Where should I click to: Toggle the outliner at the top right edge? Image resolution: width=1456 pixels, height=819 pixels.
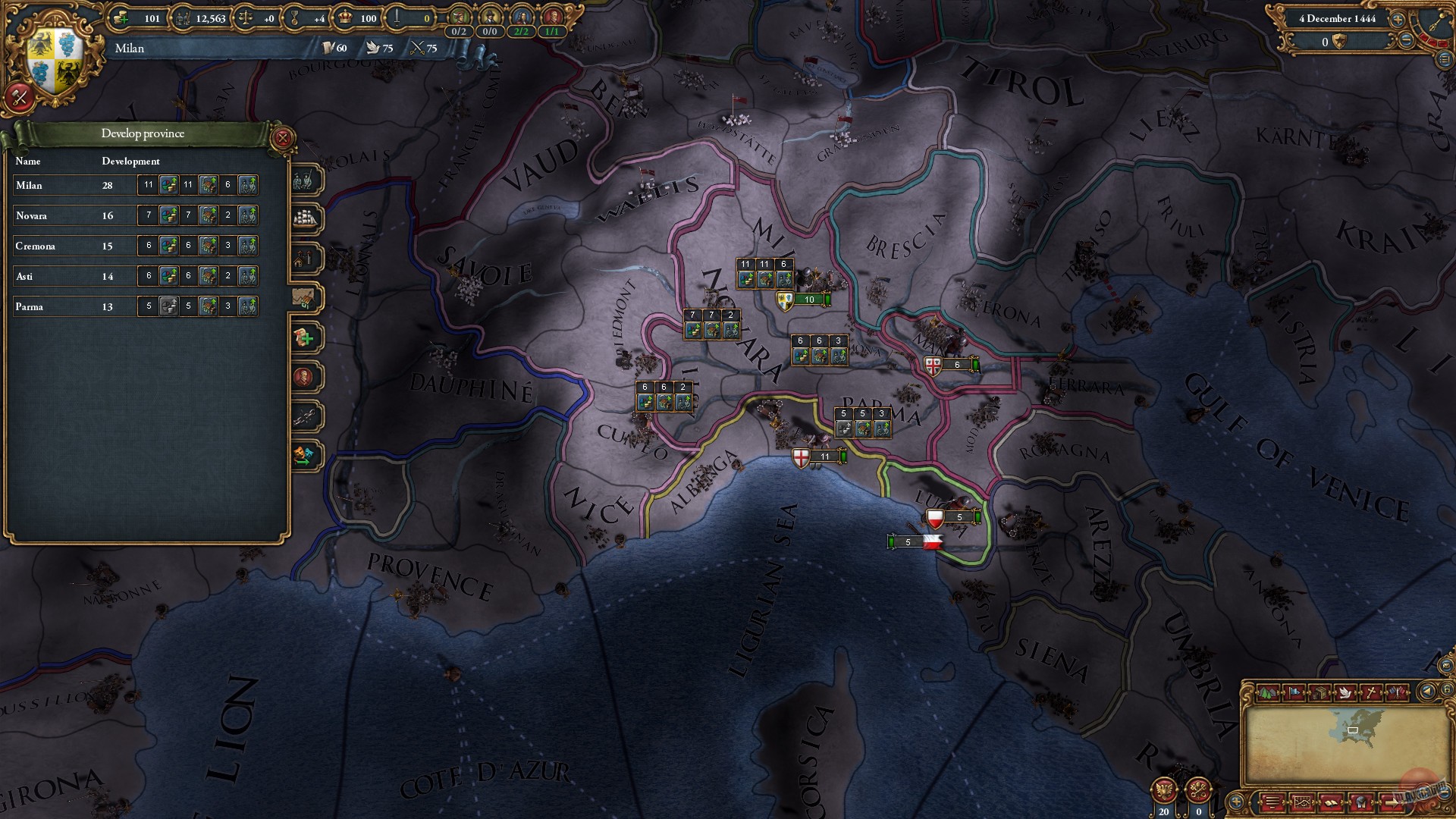coord(1445,61)
